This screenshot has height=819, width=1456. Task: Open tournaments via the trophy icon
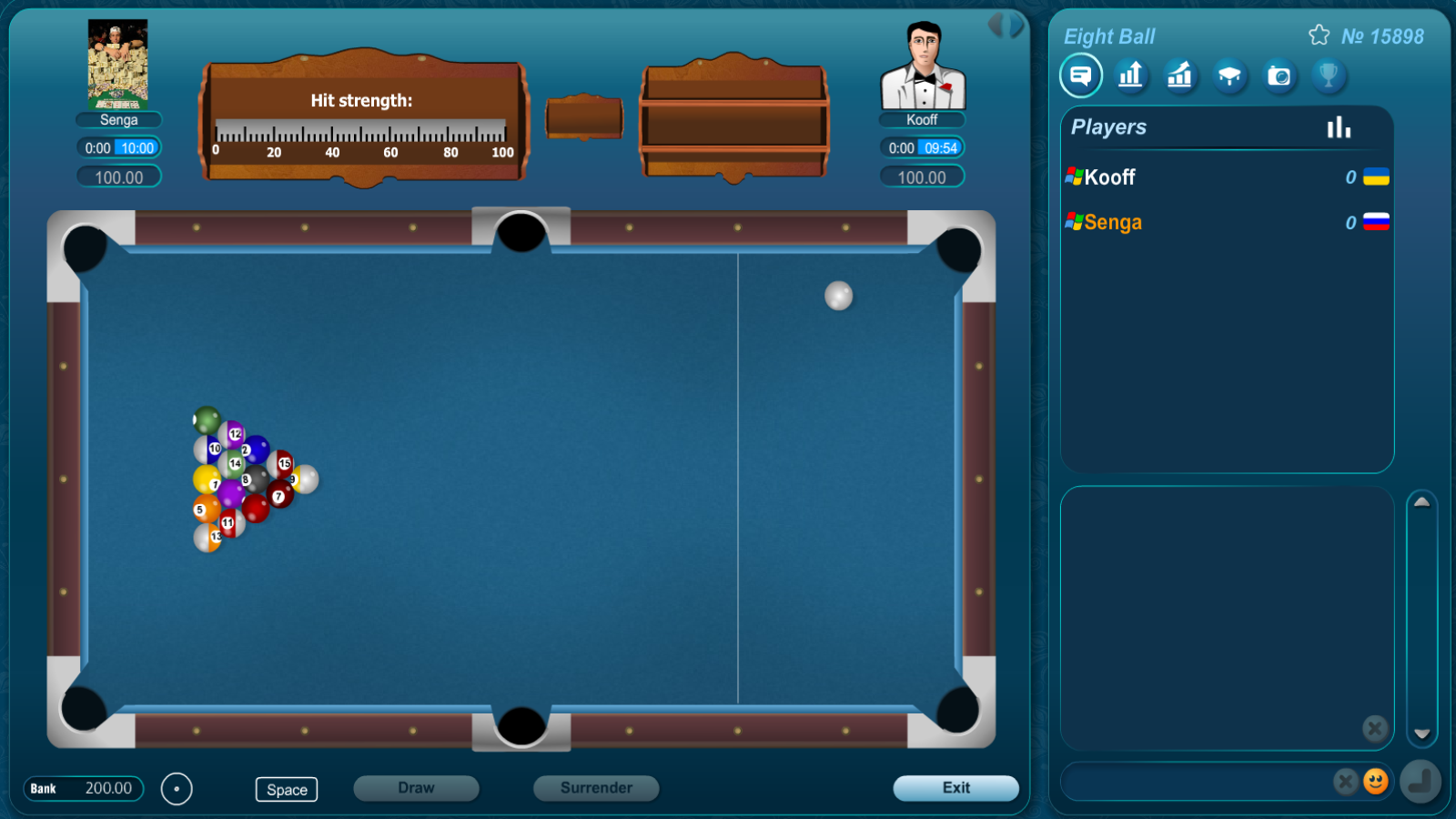1329,76
